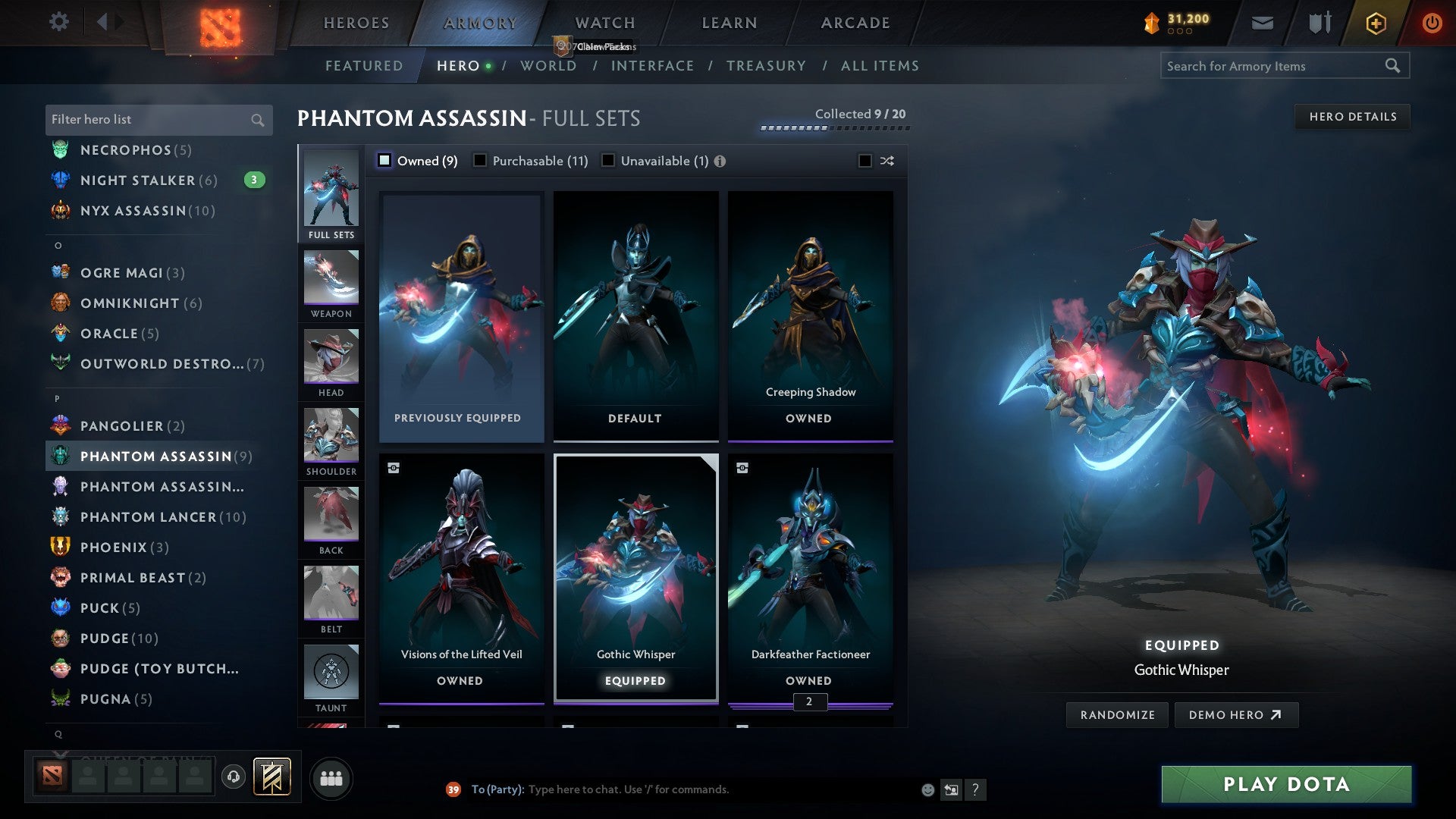Open the Weapon slot category
Screen dimensions: 1456x819
(331, 285)
